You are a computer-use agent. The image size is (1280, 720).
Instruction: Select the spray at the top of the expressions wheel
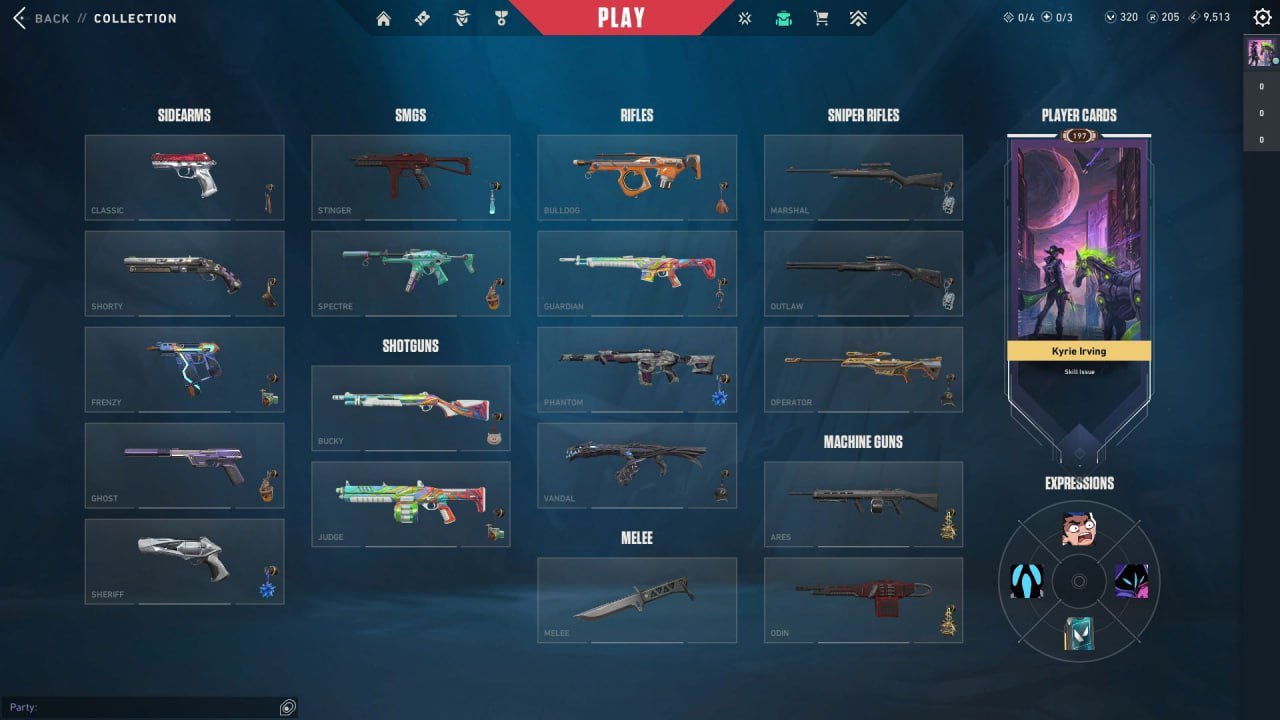[x=1078, y=527]
